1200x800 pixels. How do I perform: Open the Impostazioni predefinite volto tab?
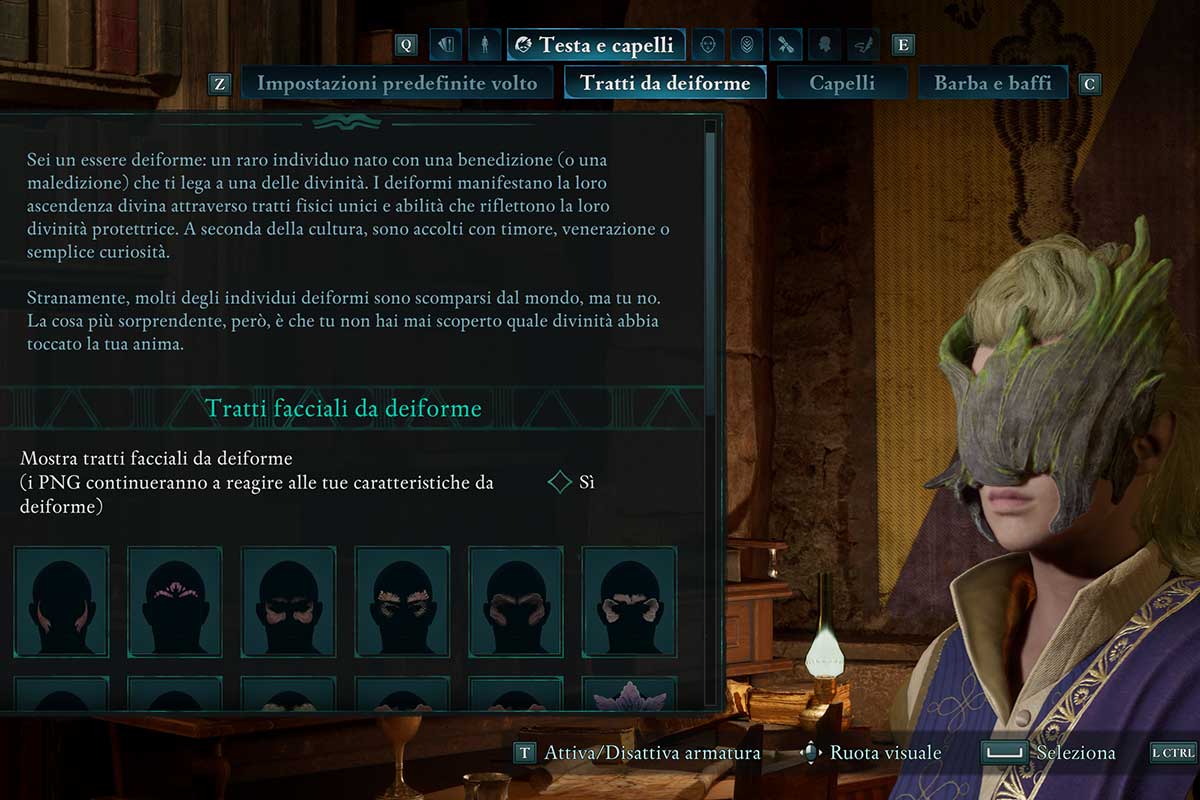[x=397, y=83]
